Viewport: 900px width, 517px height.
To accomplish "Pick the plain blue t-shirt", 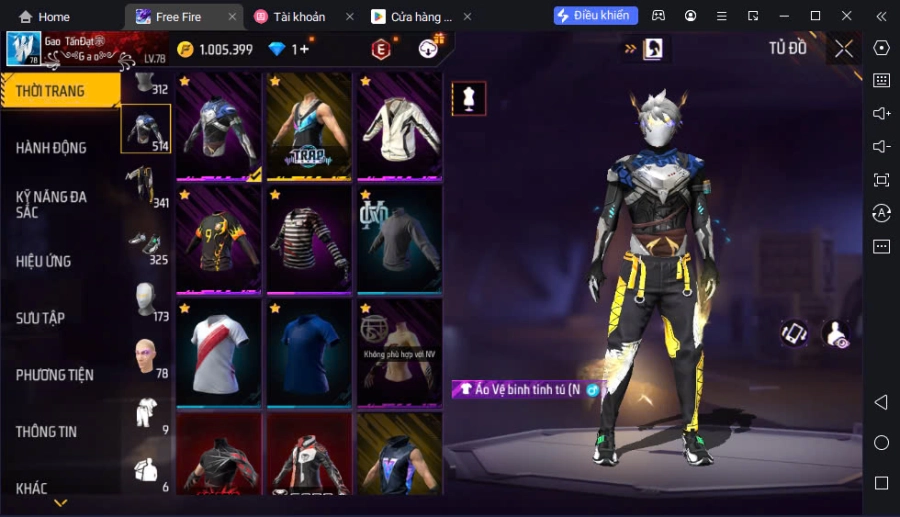I will click(308, 350).
